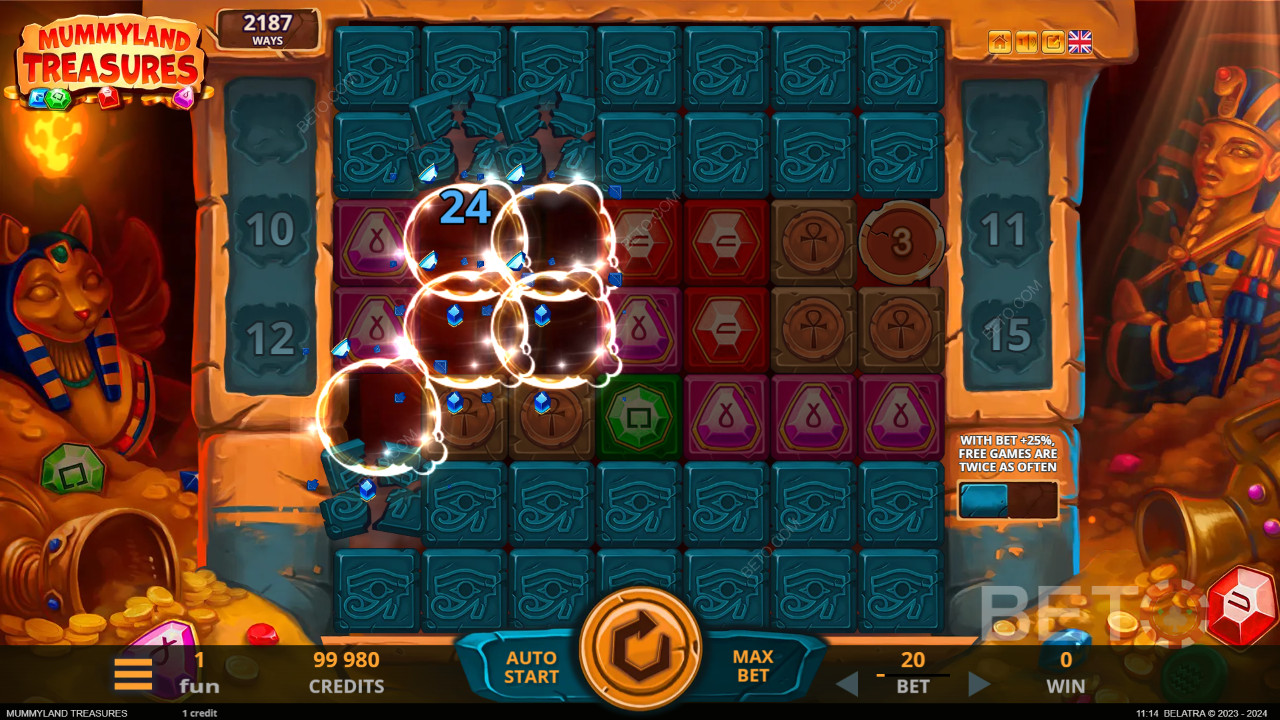1280x720 pixels.
Task: Set the Max Bet
Action: click(753, 667)
